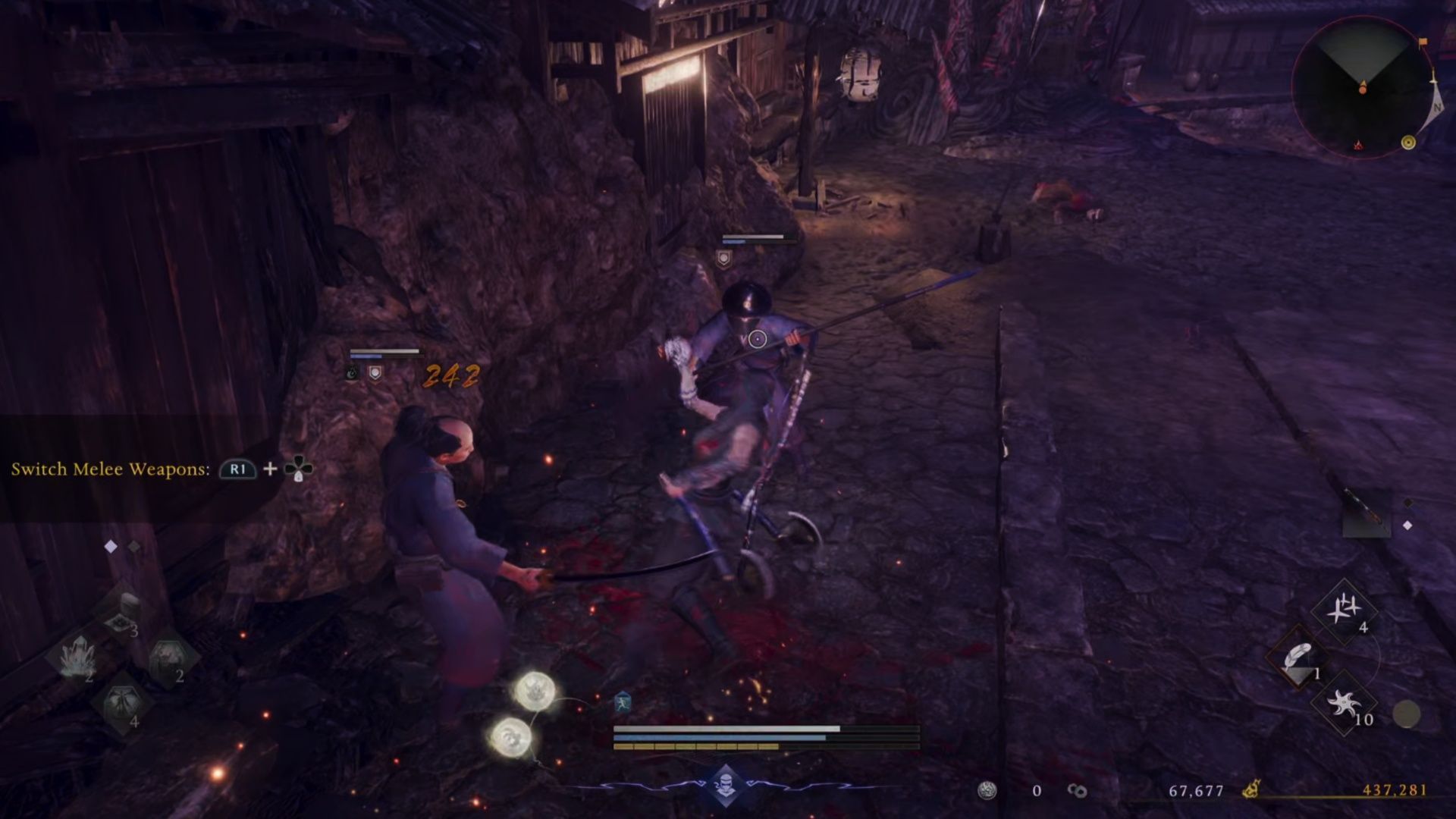Select the moth-shaped item icon numbered 4
The height and width of the screenshot is (819, 1456).
click(123, 701)
